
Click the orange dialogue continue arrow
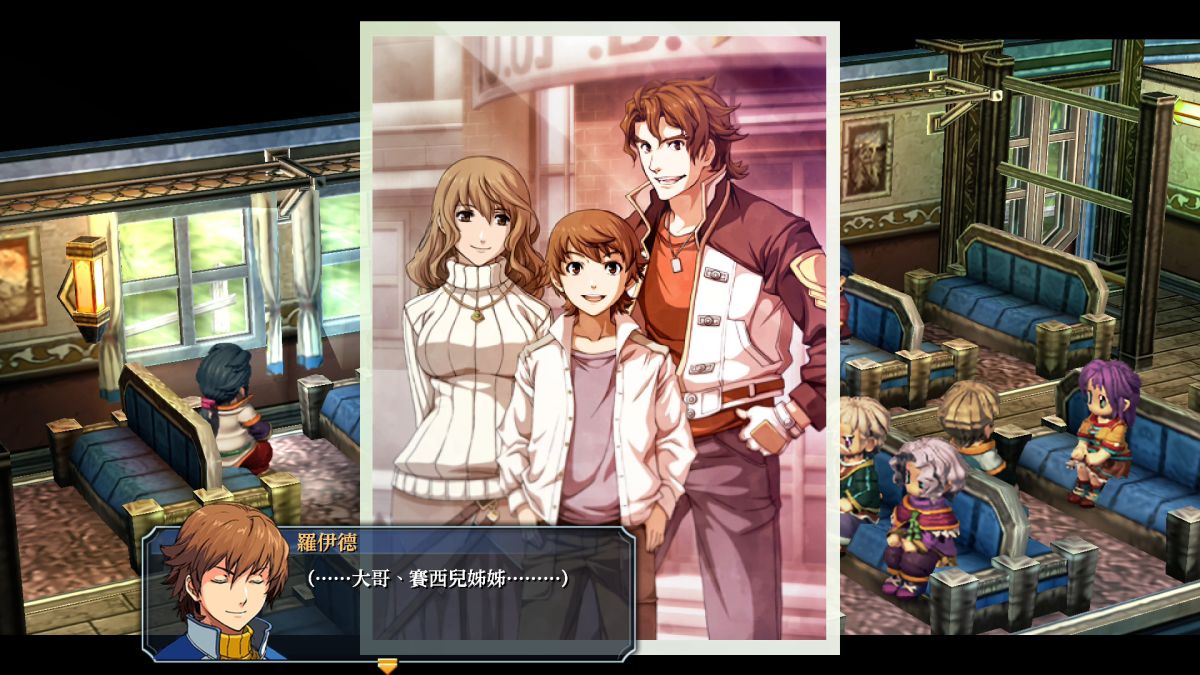[x=387, y=665]
